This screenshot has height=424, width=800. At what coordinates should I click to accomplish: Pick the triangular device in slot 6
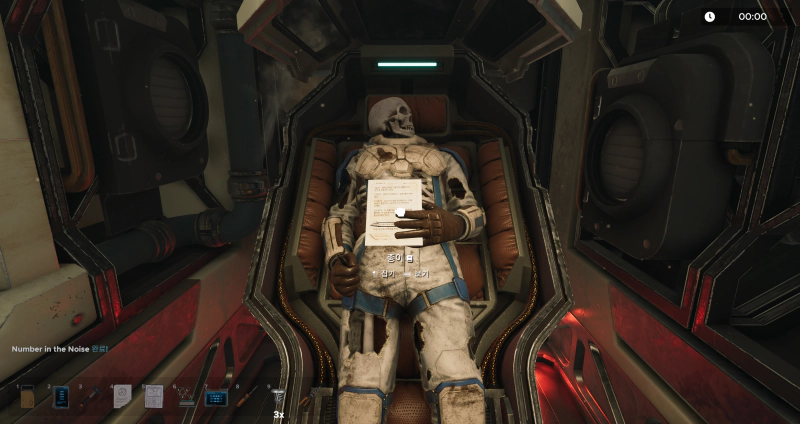tap(185, 397)
